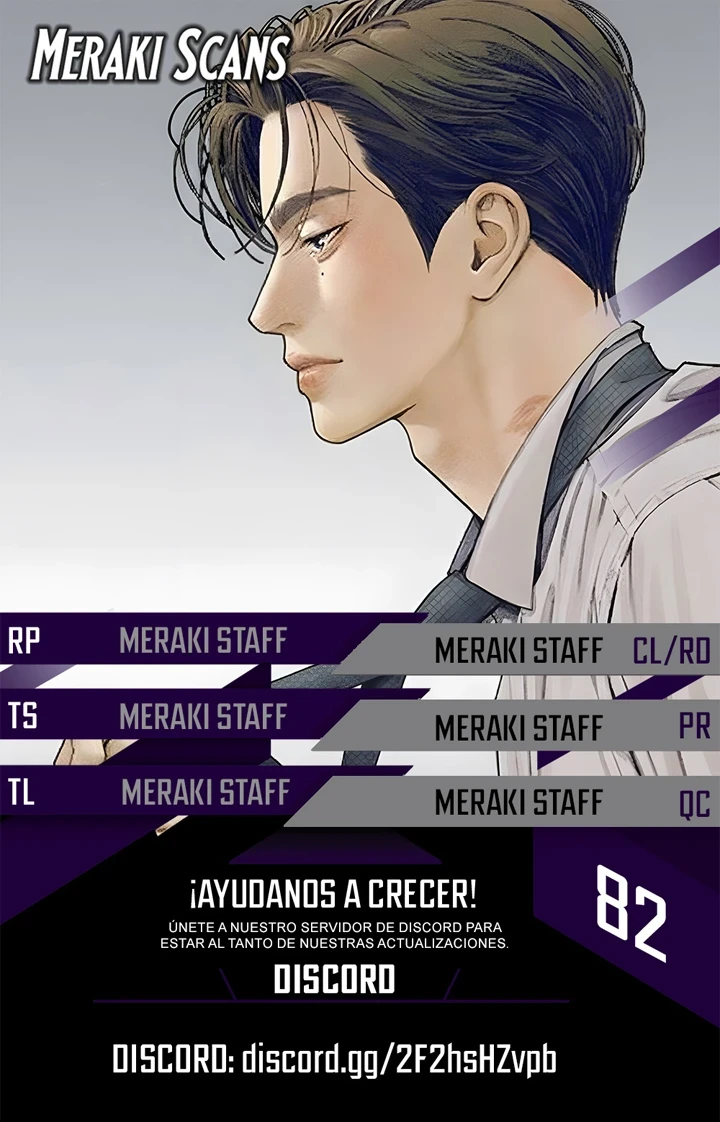The height and width of the screenshot is (1122, 720).
Task: Open the DISCORD button under the server invitation
Action: pos(334,980)
